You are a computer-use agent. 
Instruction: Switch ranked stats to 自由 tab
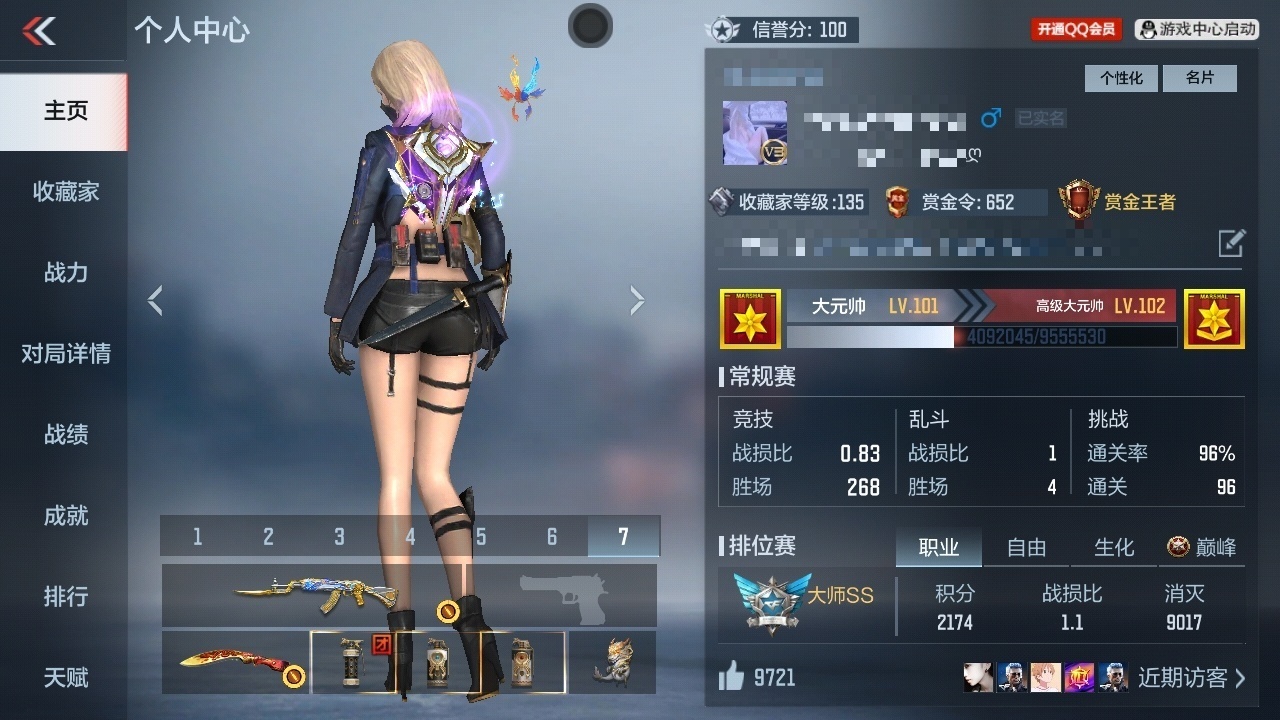tap(1026, 547)
